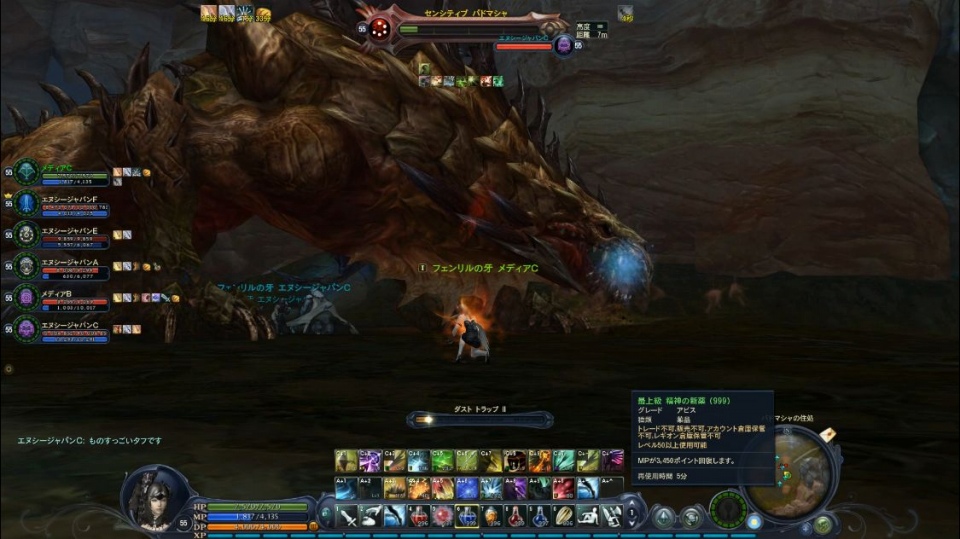Use the red potion in hotbar slot 4

point(420,517)
